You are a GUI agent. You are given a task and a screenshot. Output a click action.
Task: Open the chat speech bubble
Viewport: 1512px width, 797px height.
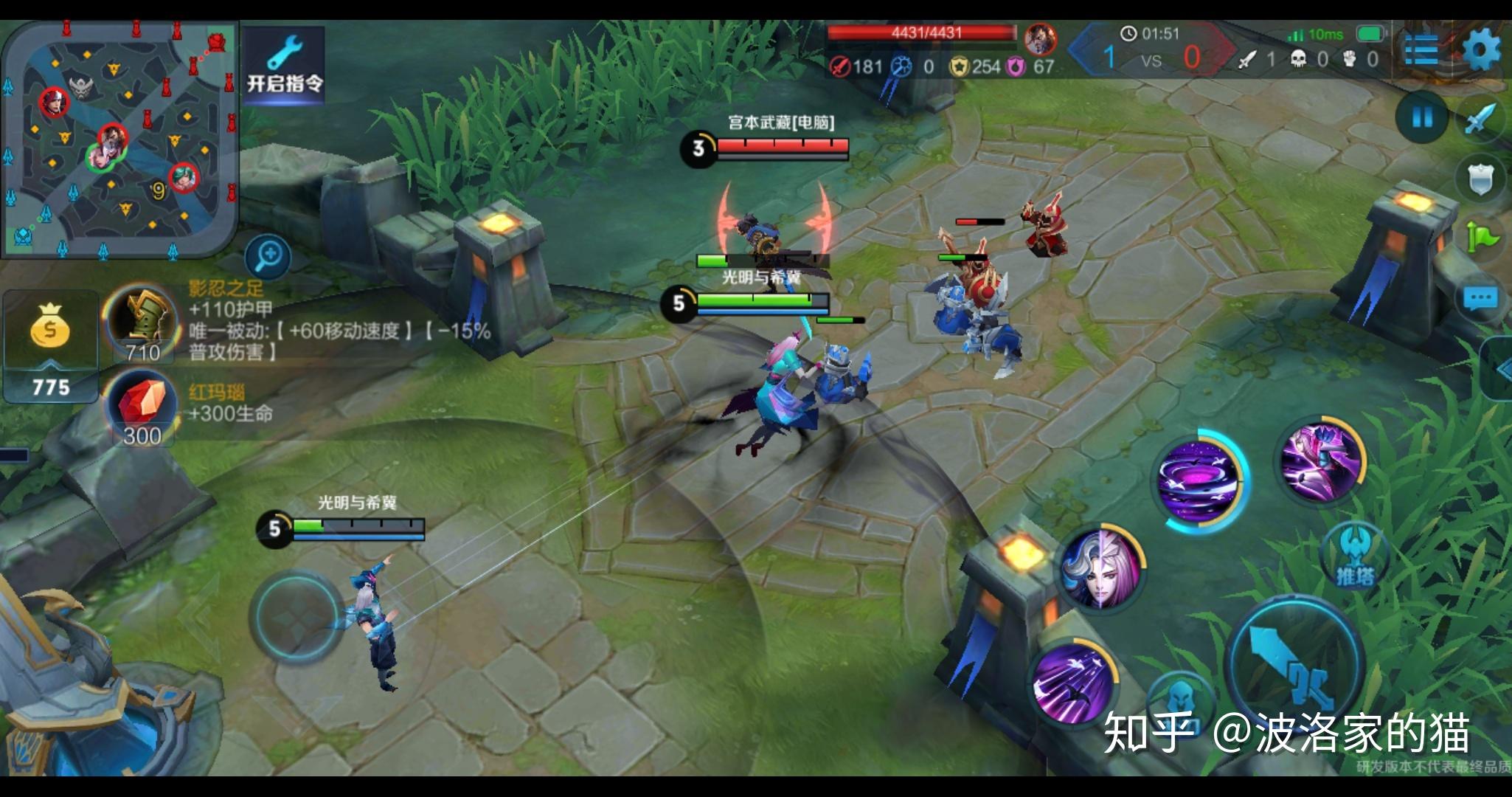point(1481,299)
